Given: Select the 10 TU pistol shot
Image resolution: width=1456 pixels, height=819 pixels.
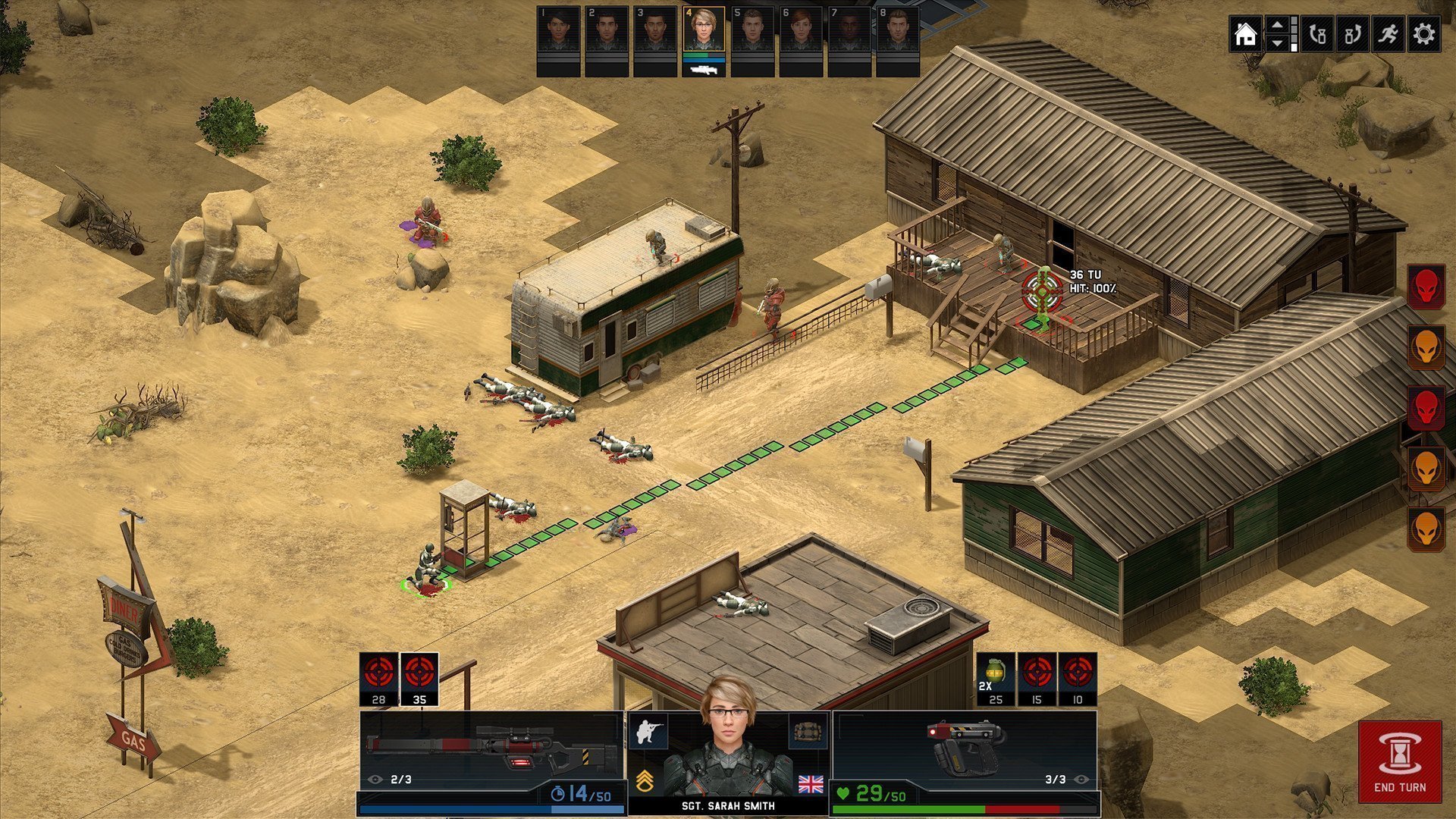Looking at the screenshot, I should 1078,679.
